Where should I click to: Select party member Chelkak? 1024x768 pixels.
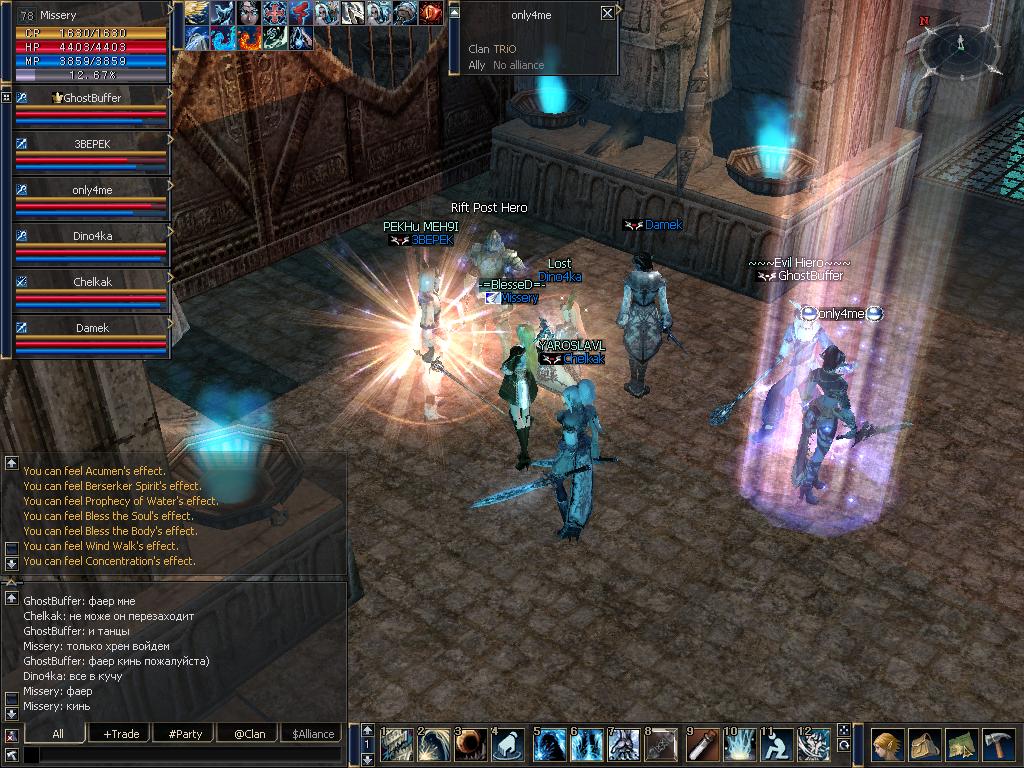92,282
